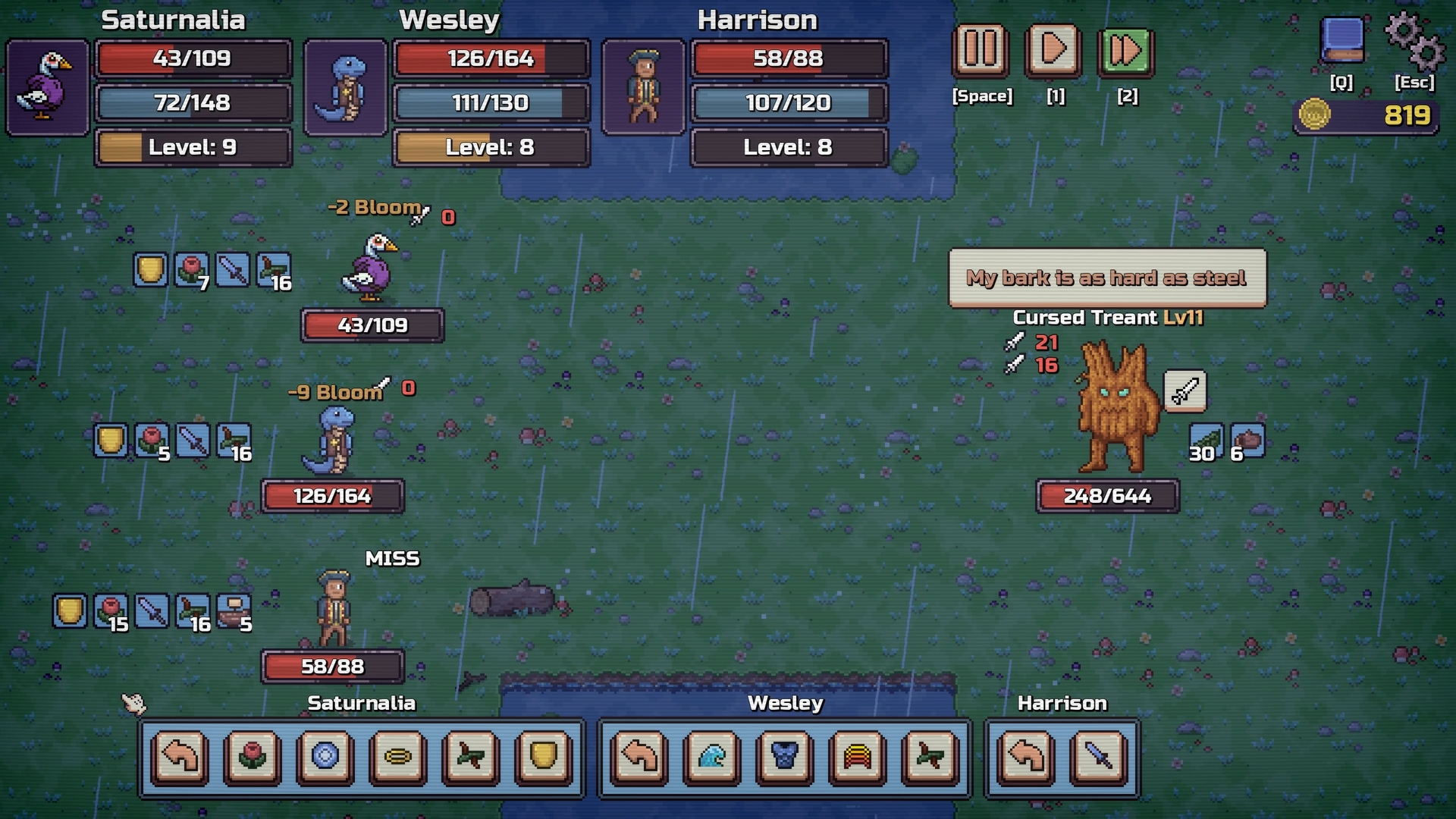Viewport: 1456px width, 819px height.
Task: Select Saturnalia's thorny branch ability
Action: coord(470,756)
